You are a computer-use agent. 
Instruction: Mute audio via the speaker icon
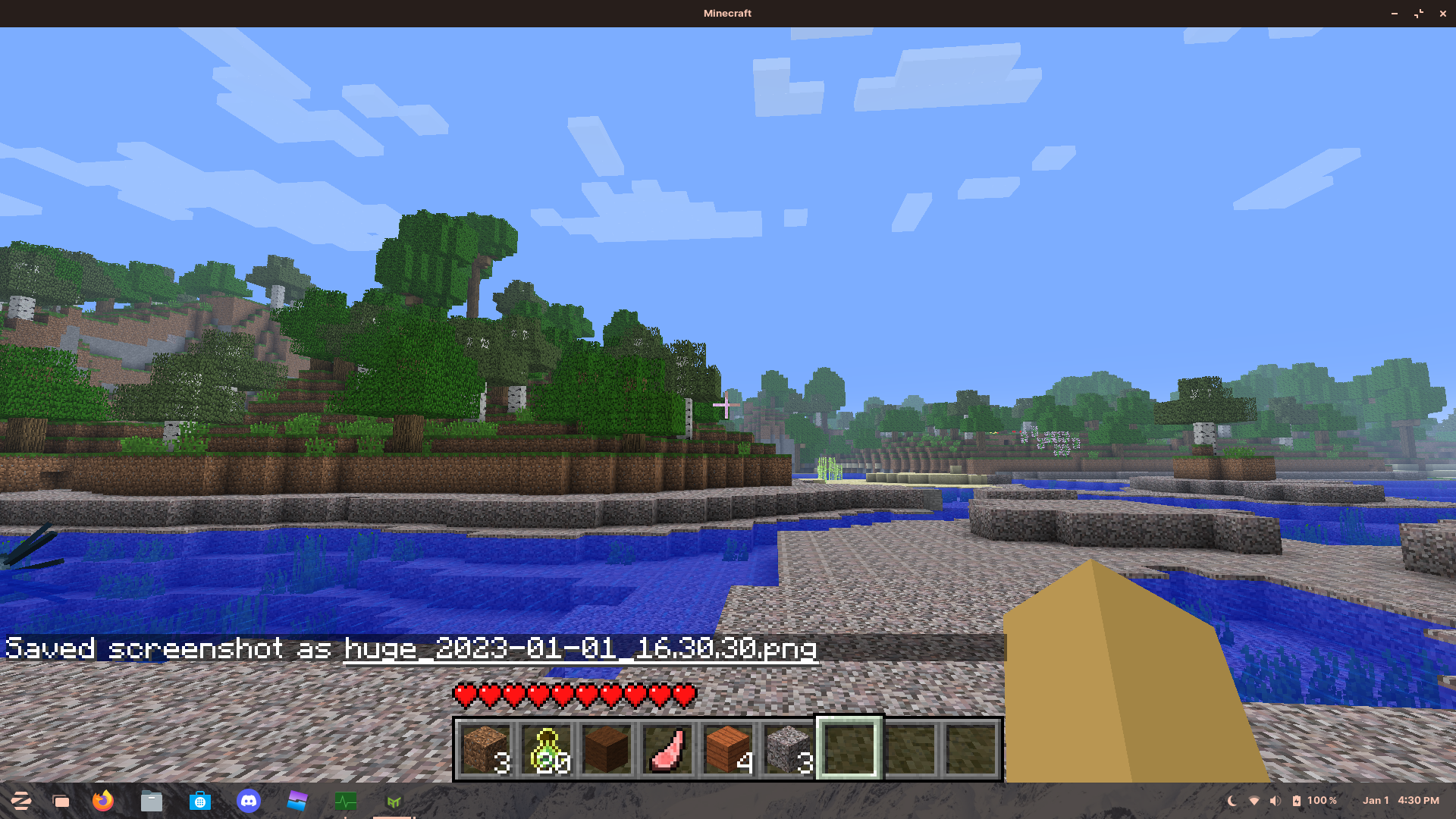[1275, 800]
